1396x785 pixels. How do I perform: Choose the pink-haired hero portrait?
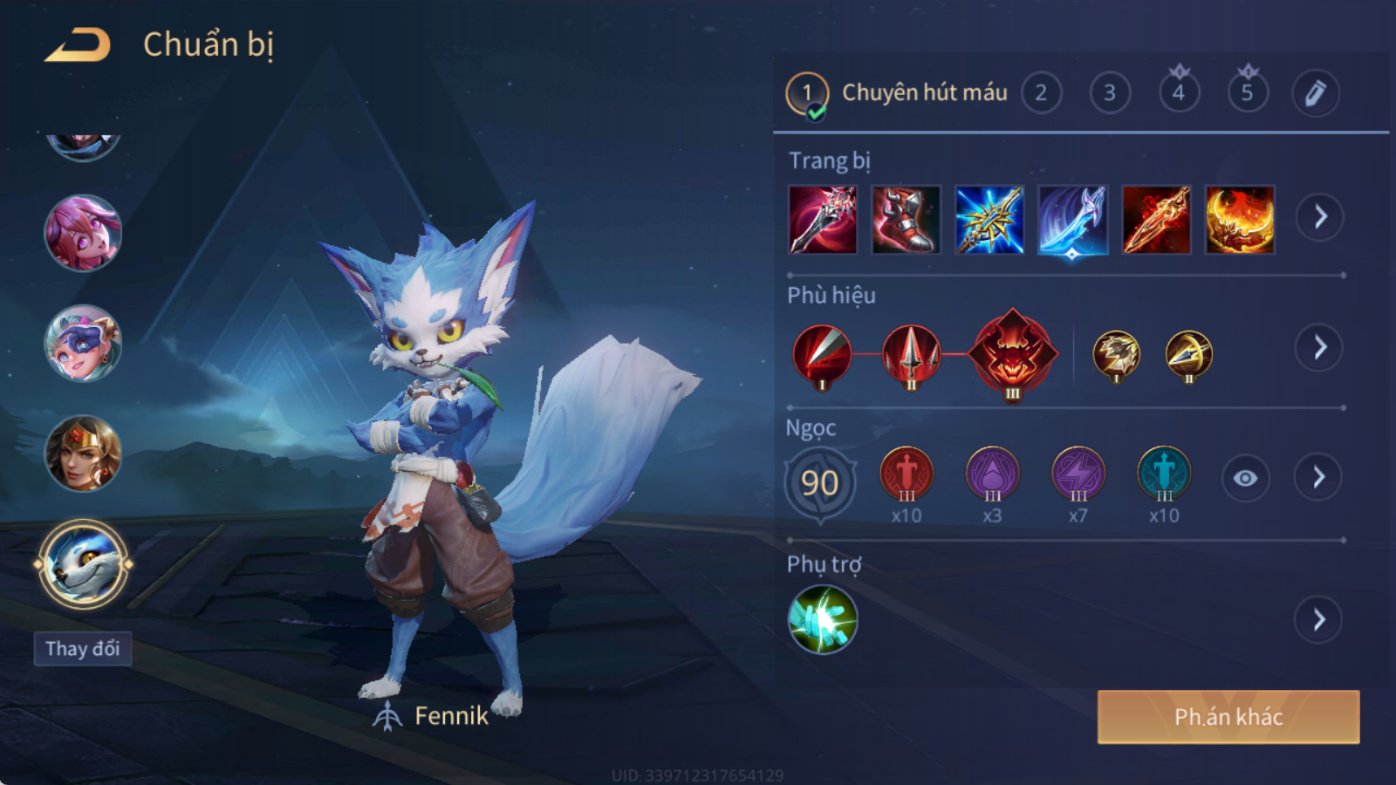(x=83, y=232)
